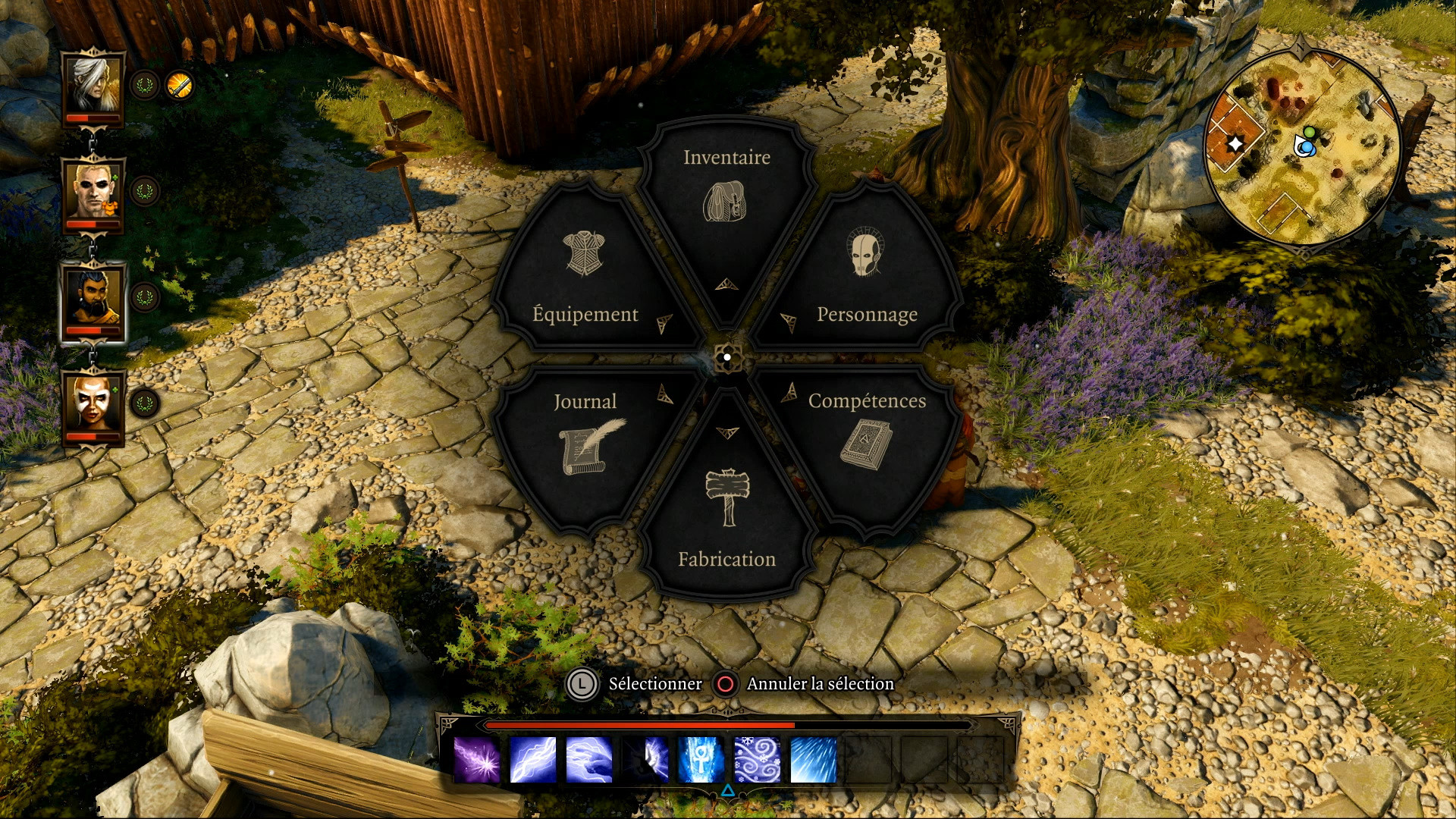This screenshot has width=1456, height=819.
Task: Open the Journal wheel segment
Action: [x=585, y=436]
